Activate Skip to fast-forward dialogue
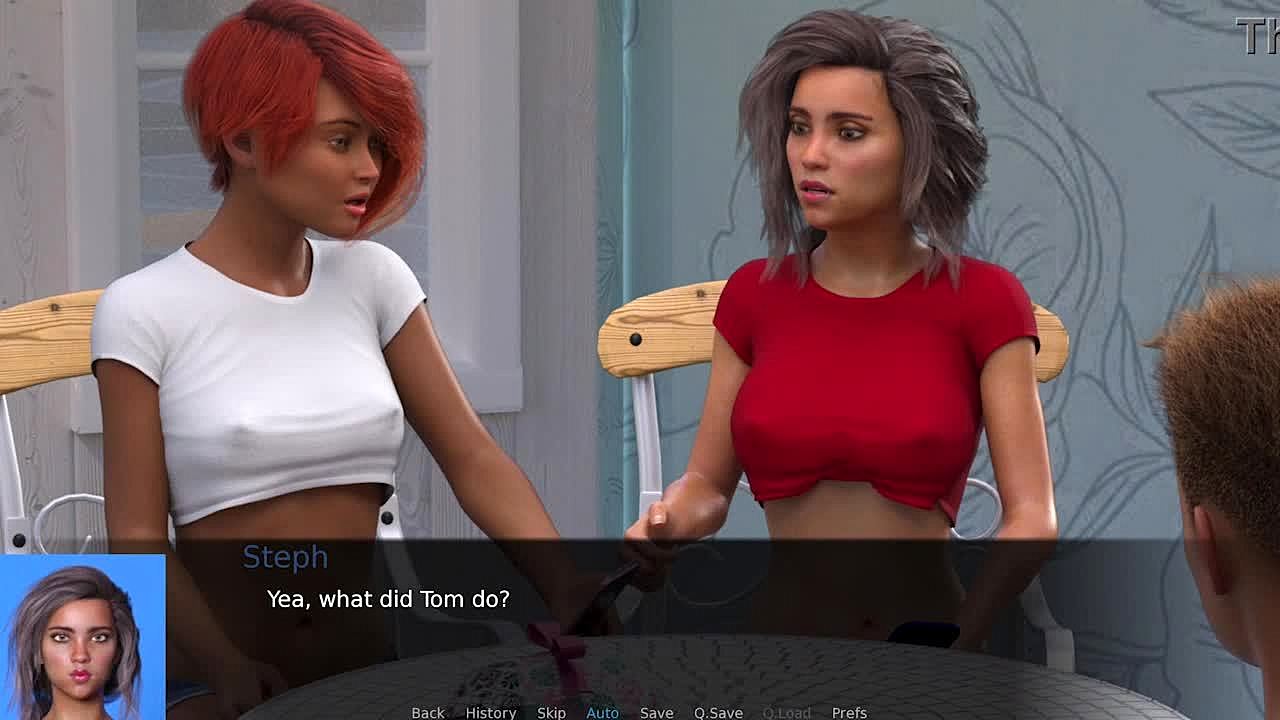 pos(551,712)
